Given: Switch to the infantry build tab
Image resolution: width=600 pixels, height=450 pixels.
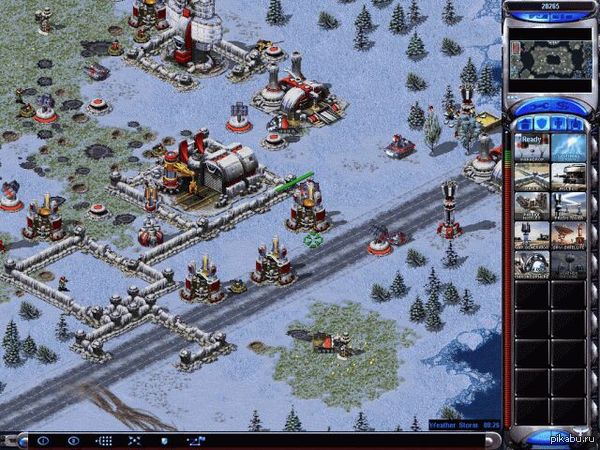Looking at the screenshot, I should [559, 123].
